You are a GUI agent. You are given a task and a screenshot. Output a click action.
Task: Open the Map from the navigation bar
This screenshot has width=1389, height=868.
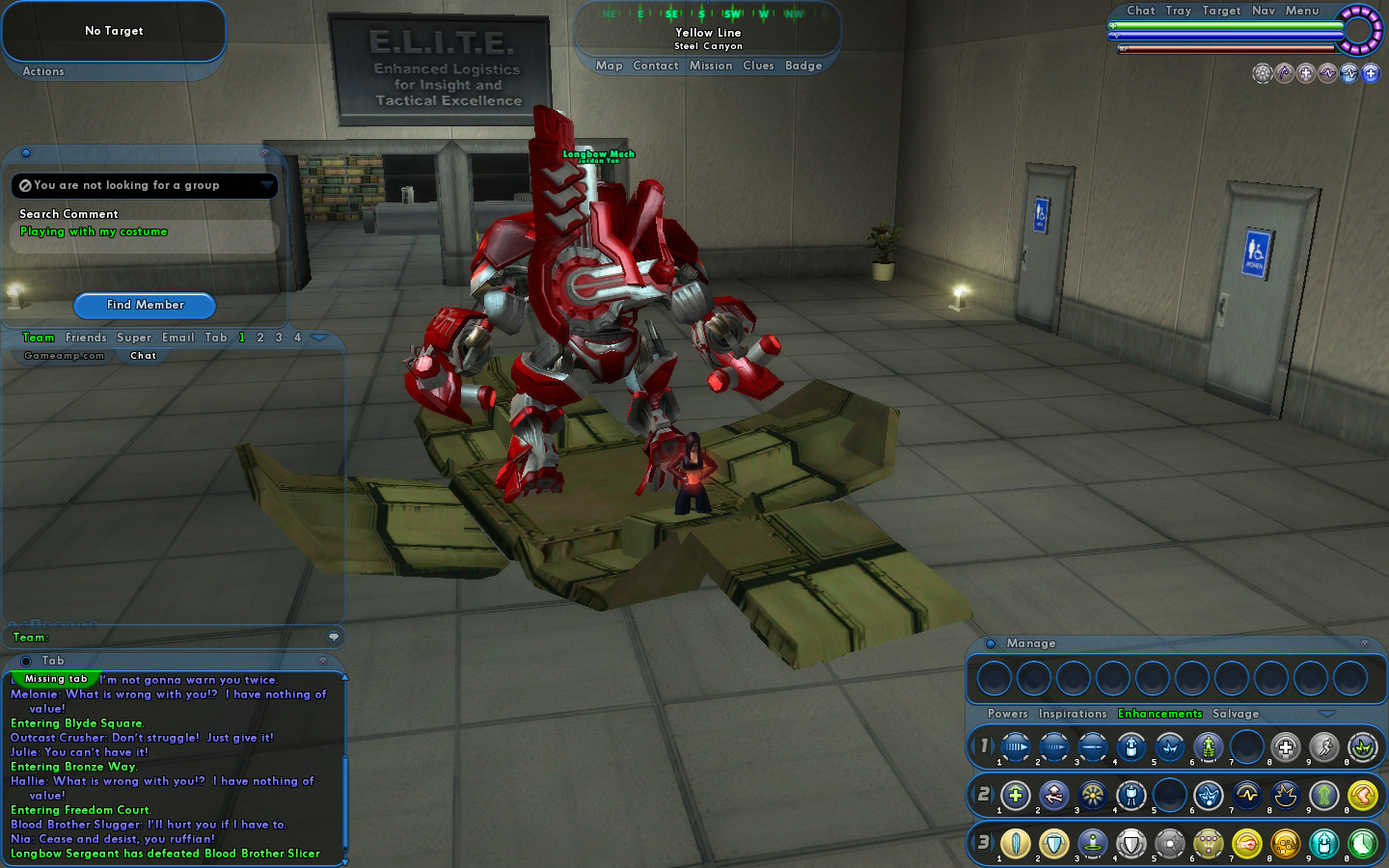609,66
